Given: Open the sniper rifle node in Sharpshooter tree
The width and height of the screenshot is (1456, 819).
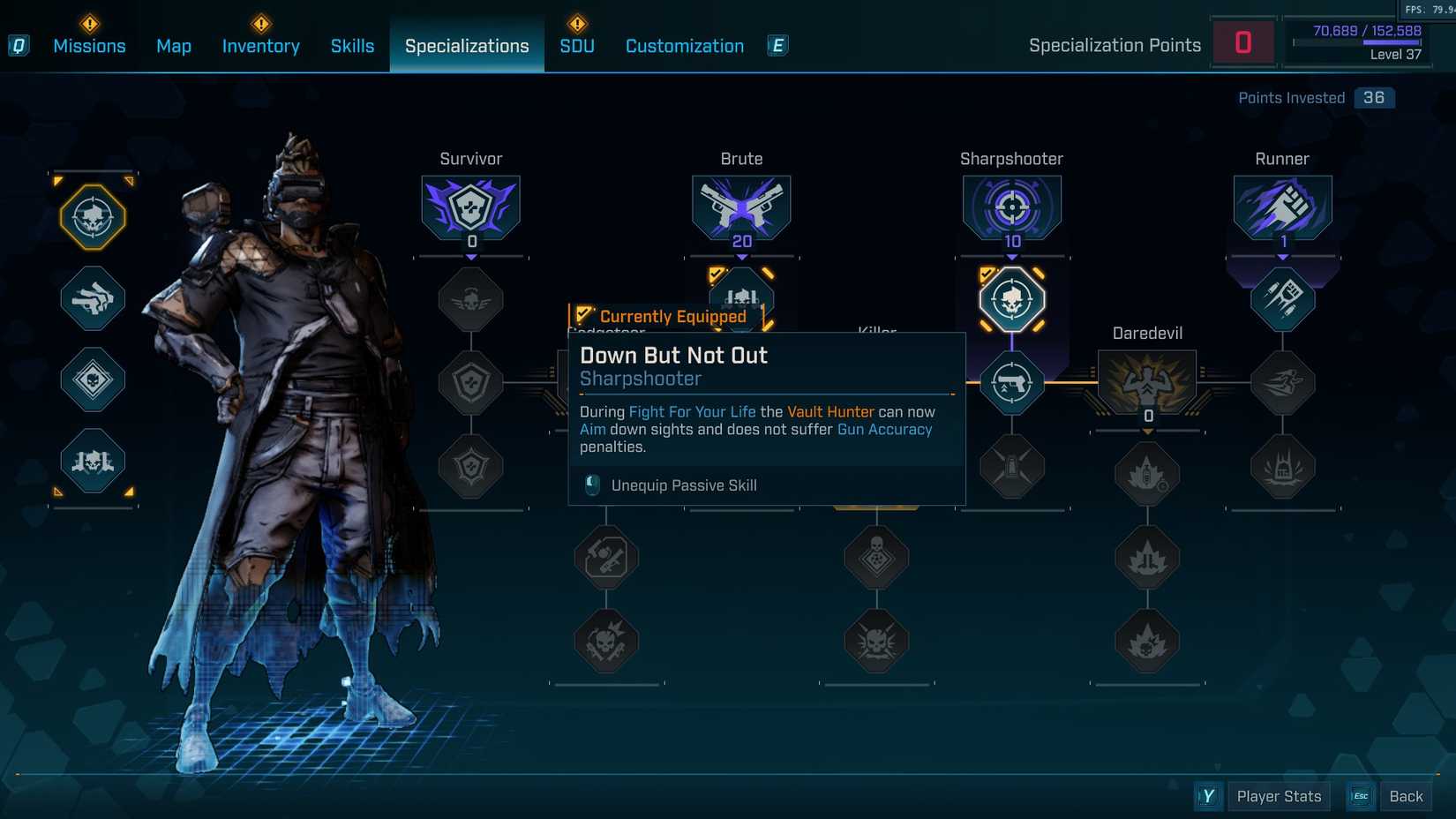Looking at the screenshot, I should click(1011, 468).
